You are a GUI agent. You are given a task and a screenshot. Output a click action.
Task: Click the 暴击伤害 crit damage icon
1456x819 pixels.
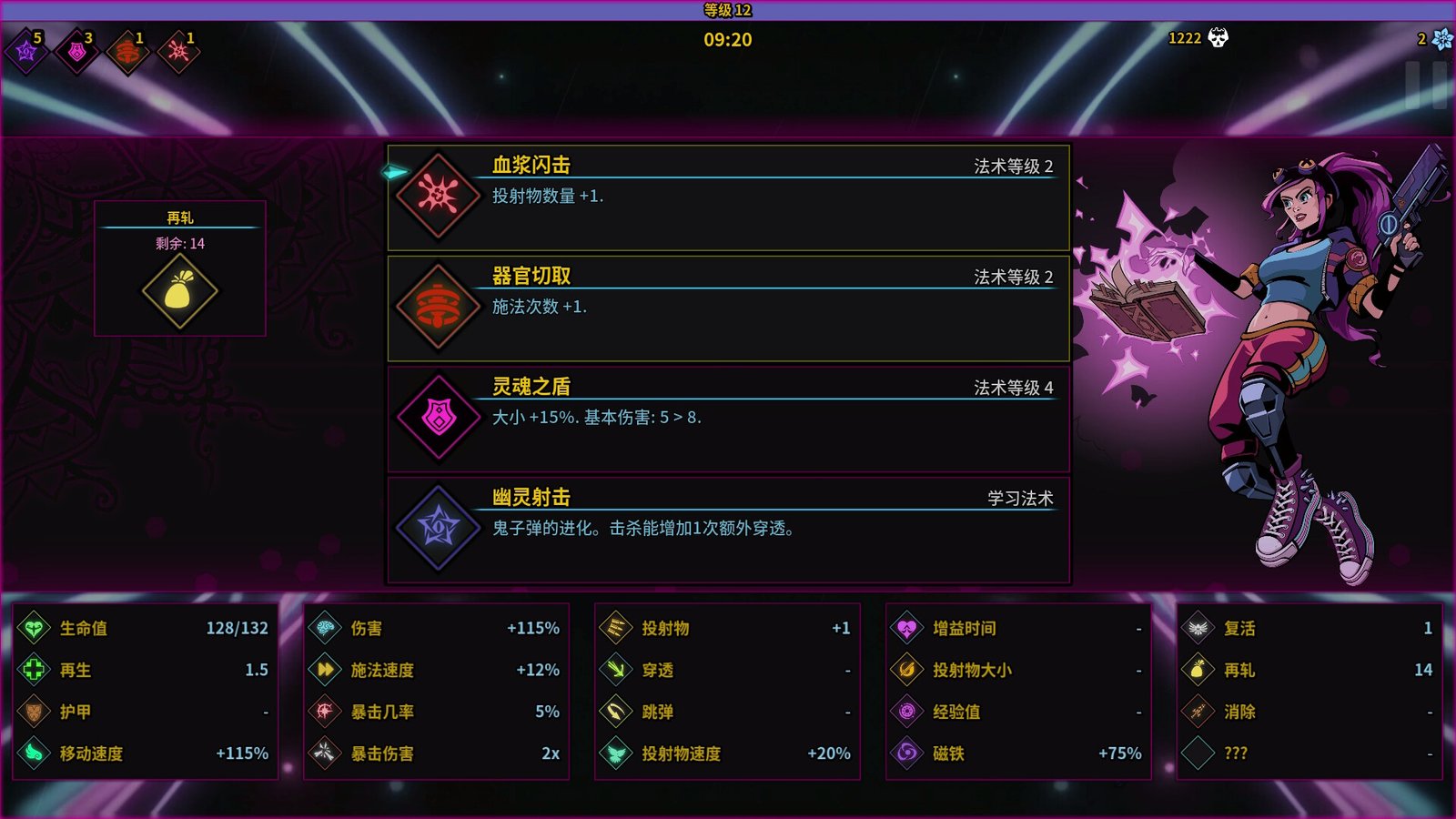point(323,753)
